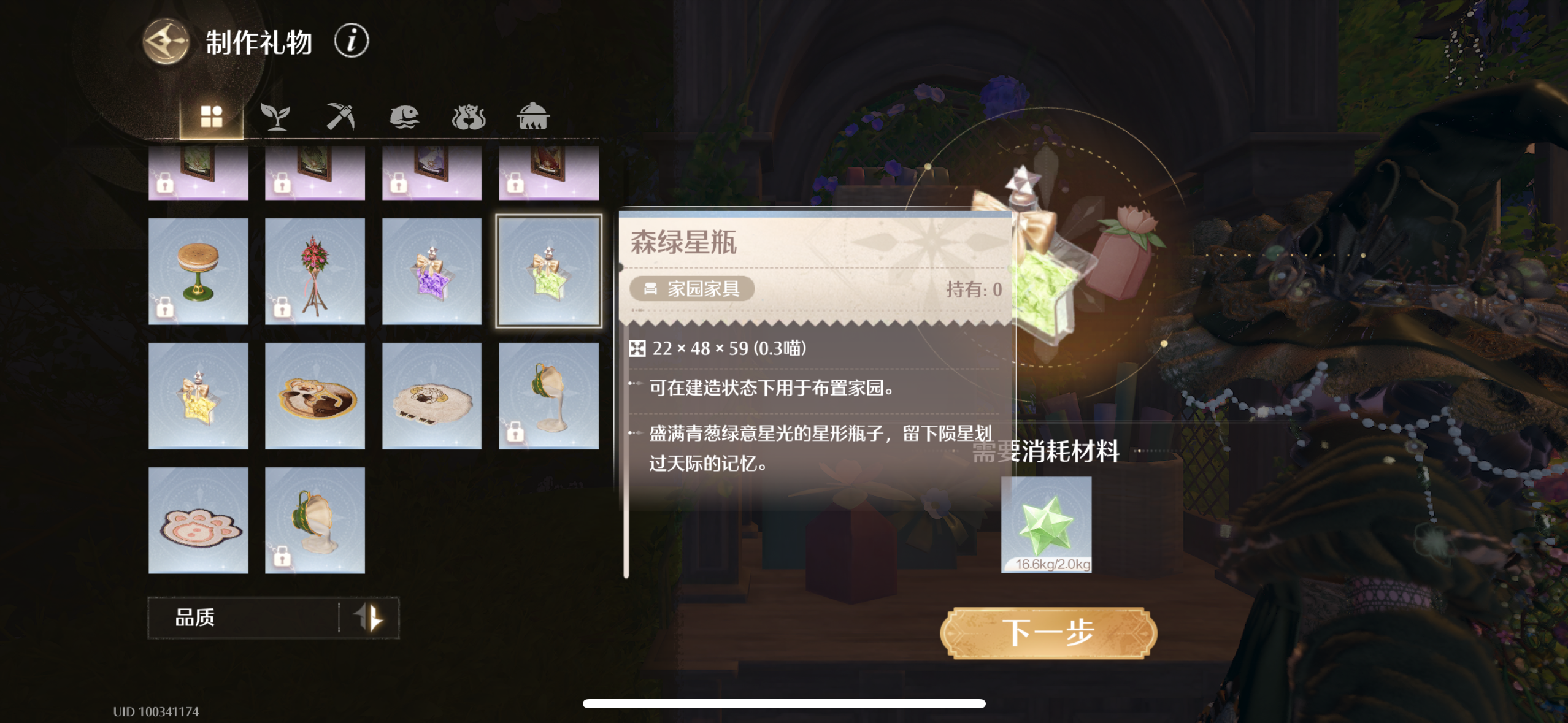Image resolution: width=1568 pixels, height=723 pixels.
Task: Select the grid all-items category icon
Action: point(212,116)
